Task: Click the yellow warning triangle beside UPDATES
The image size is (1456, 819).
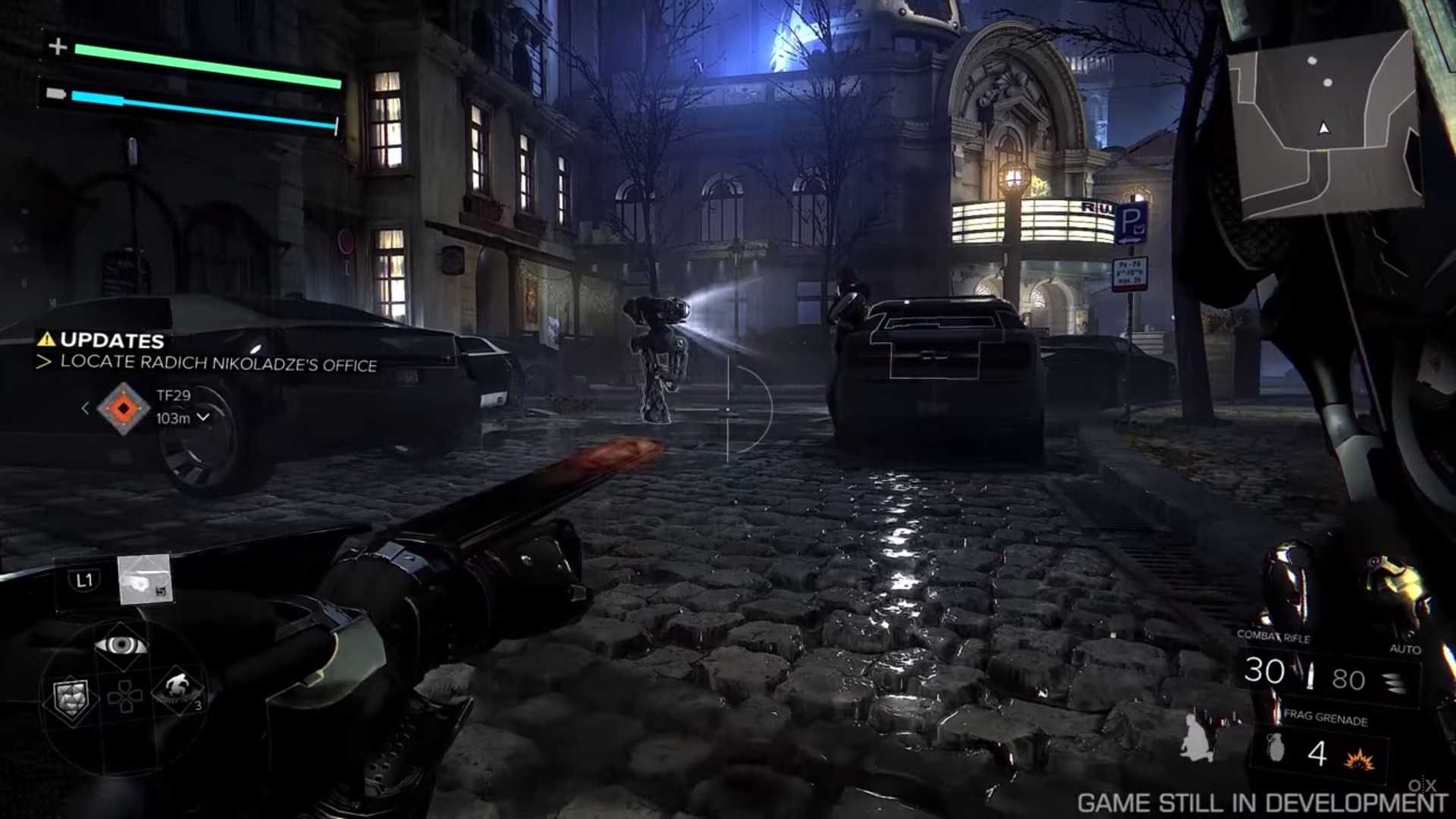Action: pyautogui.click(x=47, y=340)
